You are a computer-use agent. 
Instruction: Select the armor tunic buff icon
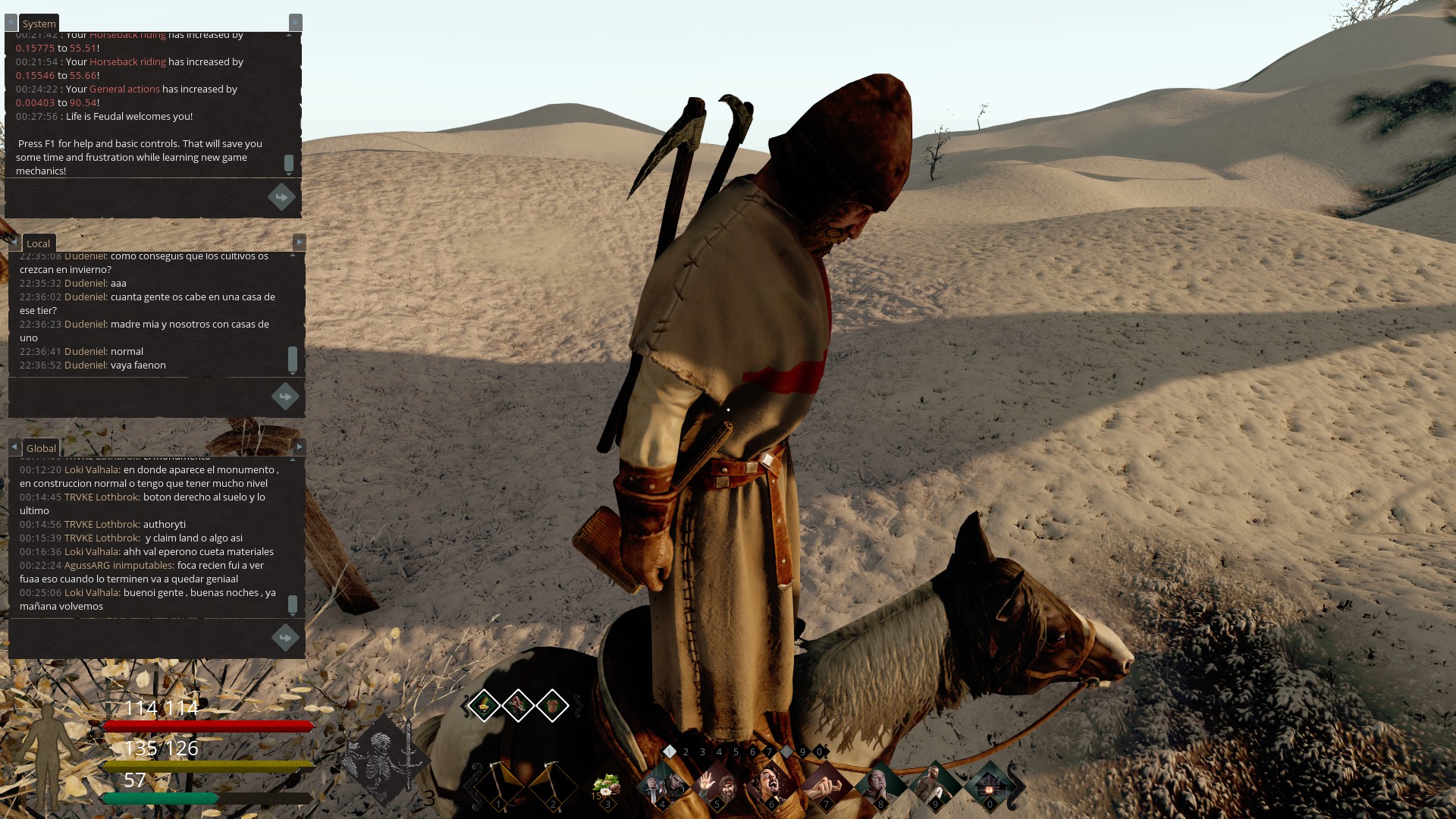[x=553, y=705]
